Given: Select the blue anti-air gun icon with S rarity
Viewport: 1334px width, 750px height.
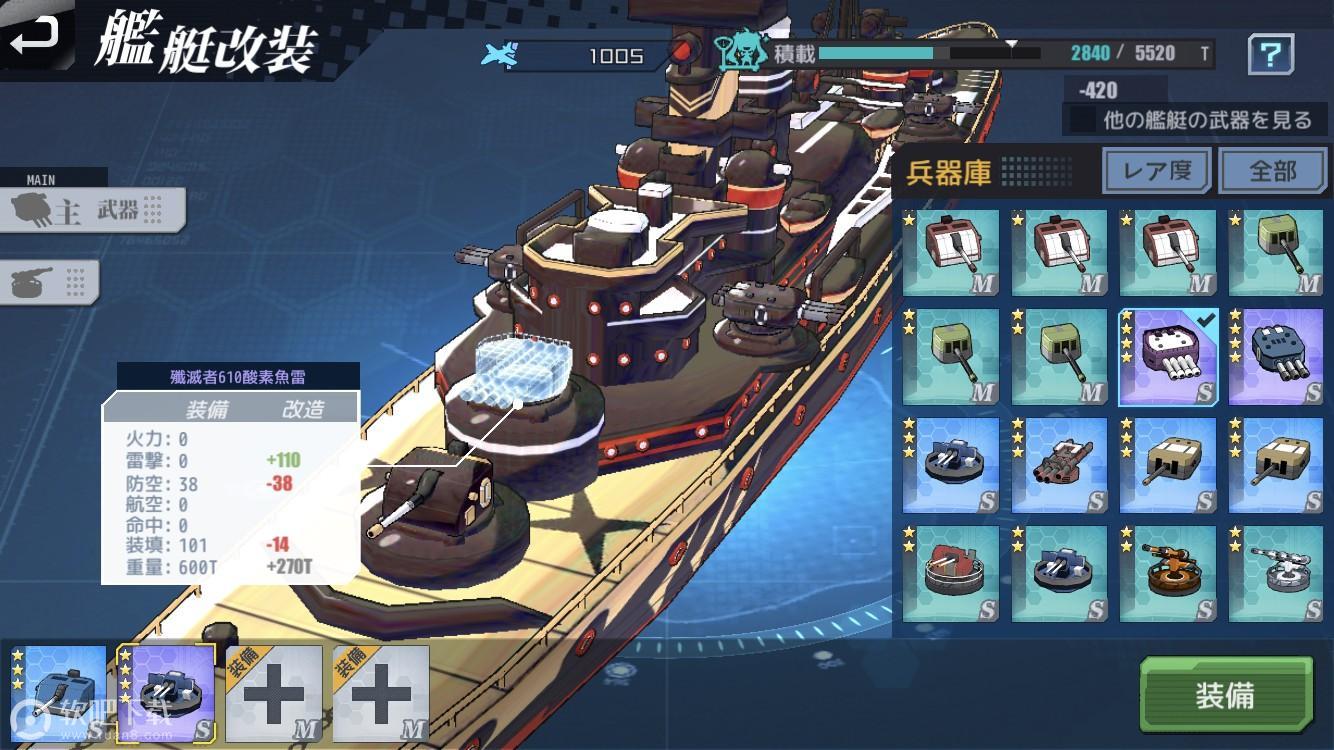Looking at the screenshot, I should click(x=949, y=463).
